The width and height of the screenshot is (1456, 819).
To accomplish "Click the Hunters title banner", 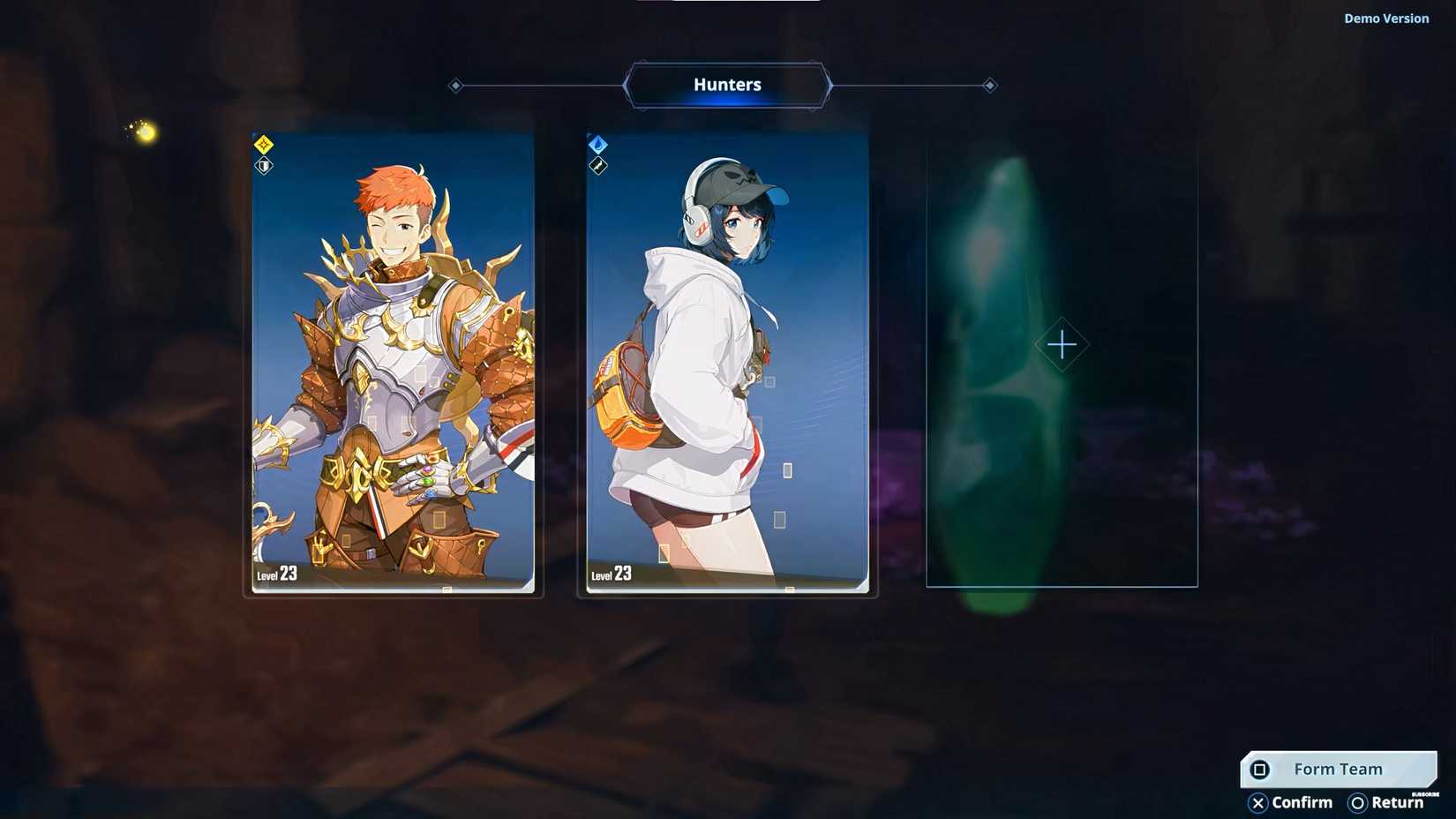I will pos(727,84).
